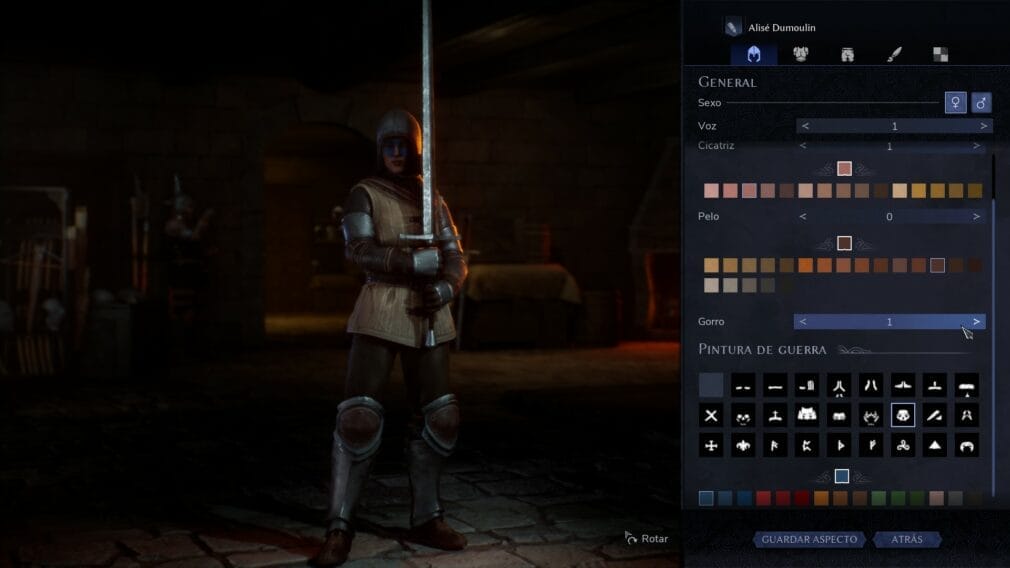Switch to the paintbrush tab
This screenshot has height=568, width=1010.
893,54
